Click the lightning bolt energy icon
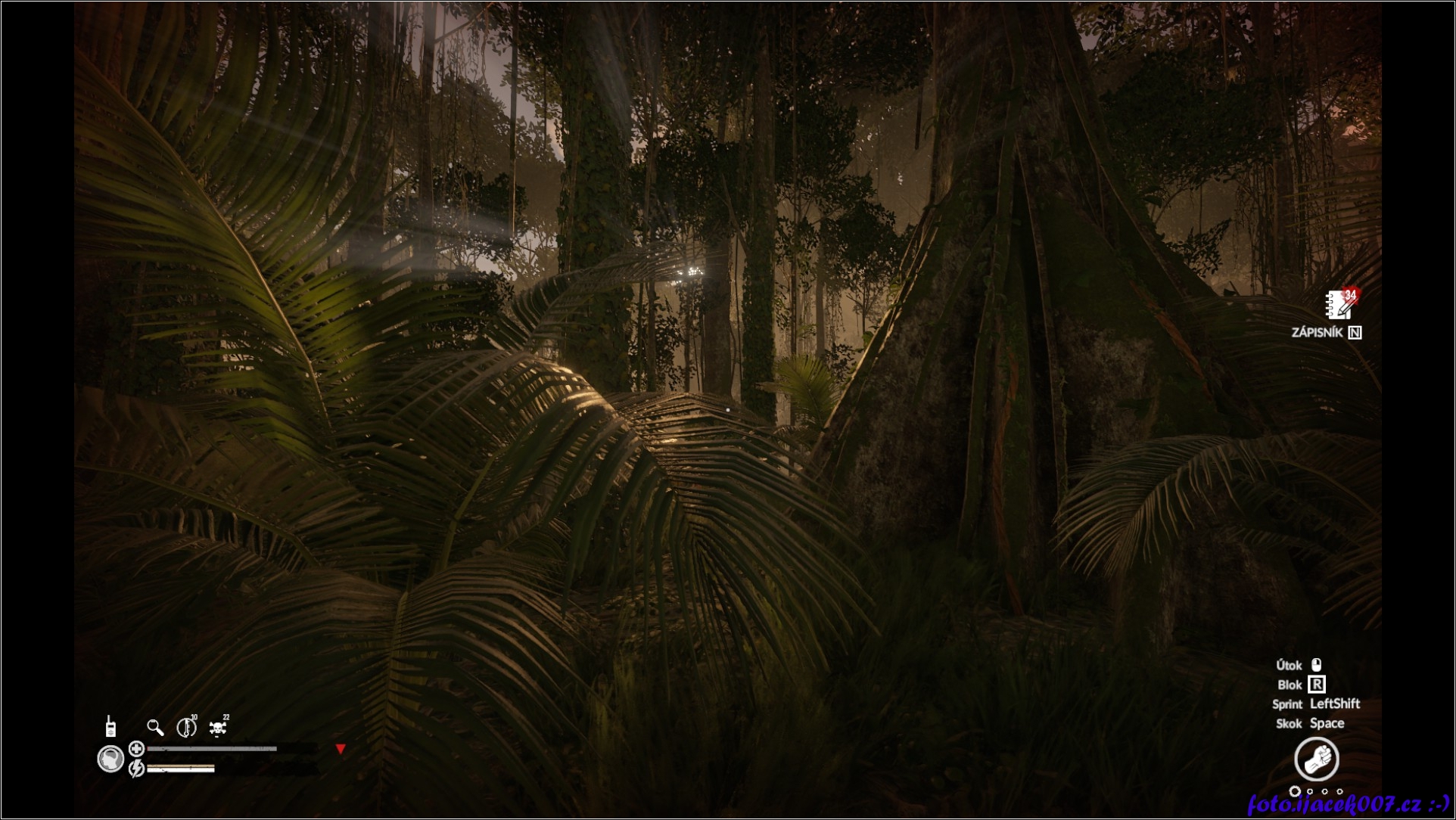The width and height of the screenshot is (1456, 820). 137,769
